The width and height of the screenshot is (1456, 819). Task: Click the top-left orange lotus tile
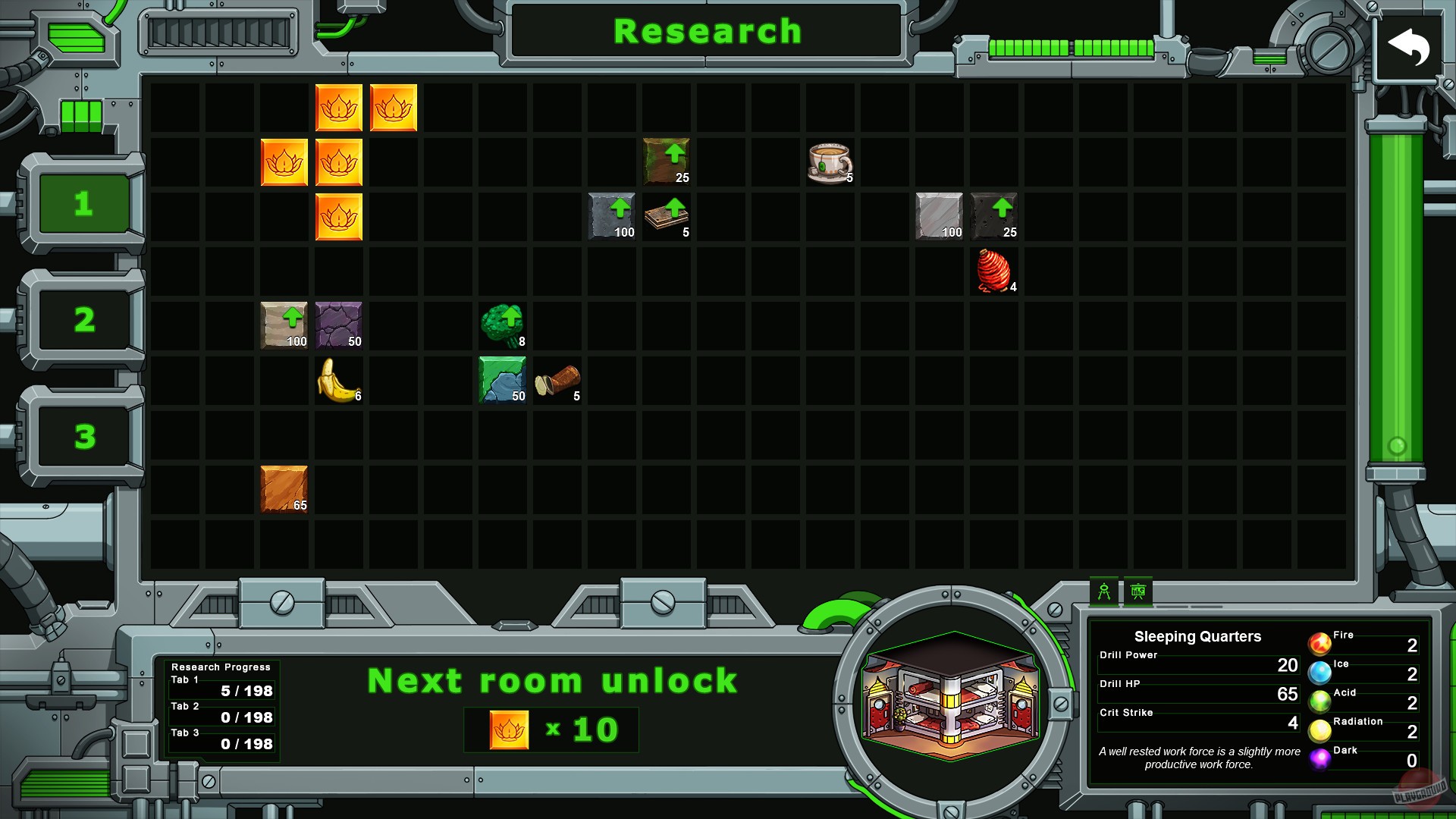[x=339, y=108]
